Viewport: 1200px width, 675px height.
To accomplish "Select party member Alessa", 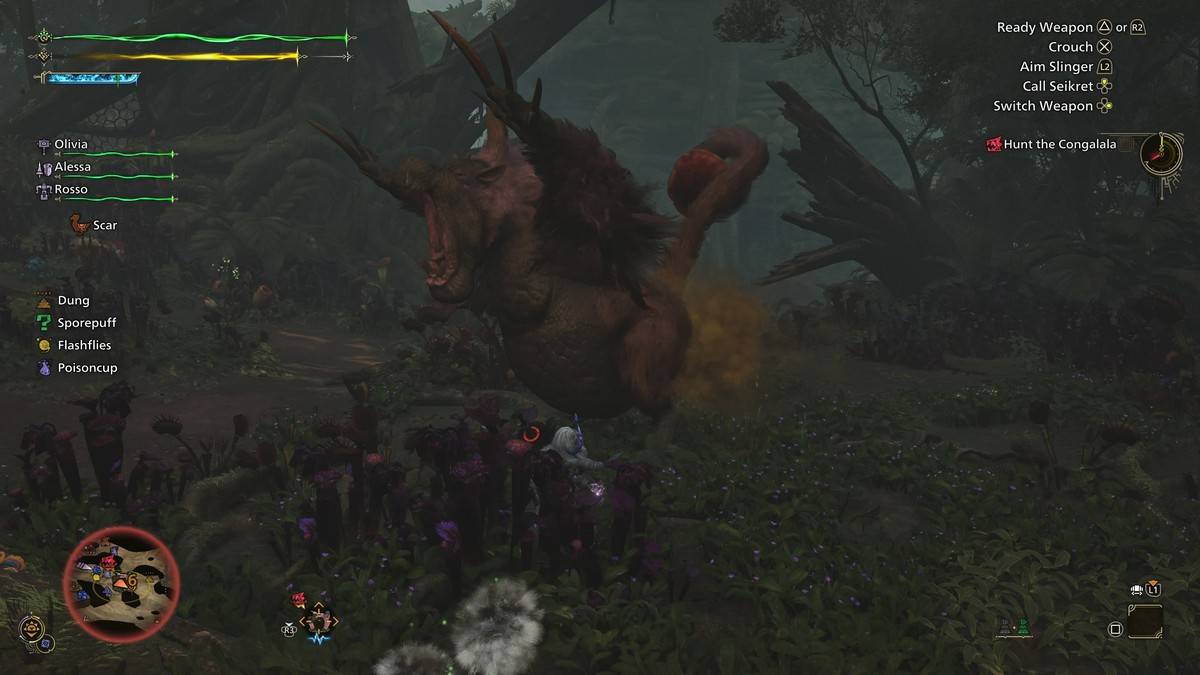I will (x=72, y=167).
